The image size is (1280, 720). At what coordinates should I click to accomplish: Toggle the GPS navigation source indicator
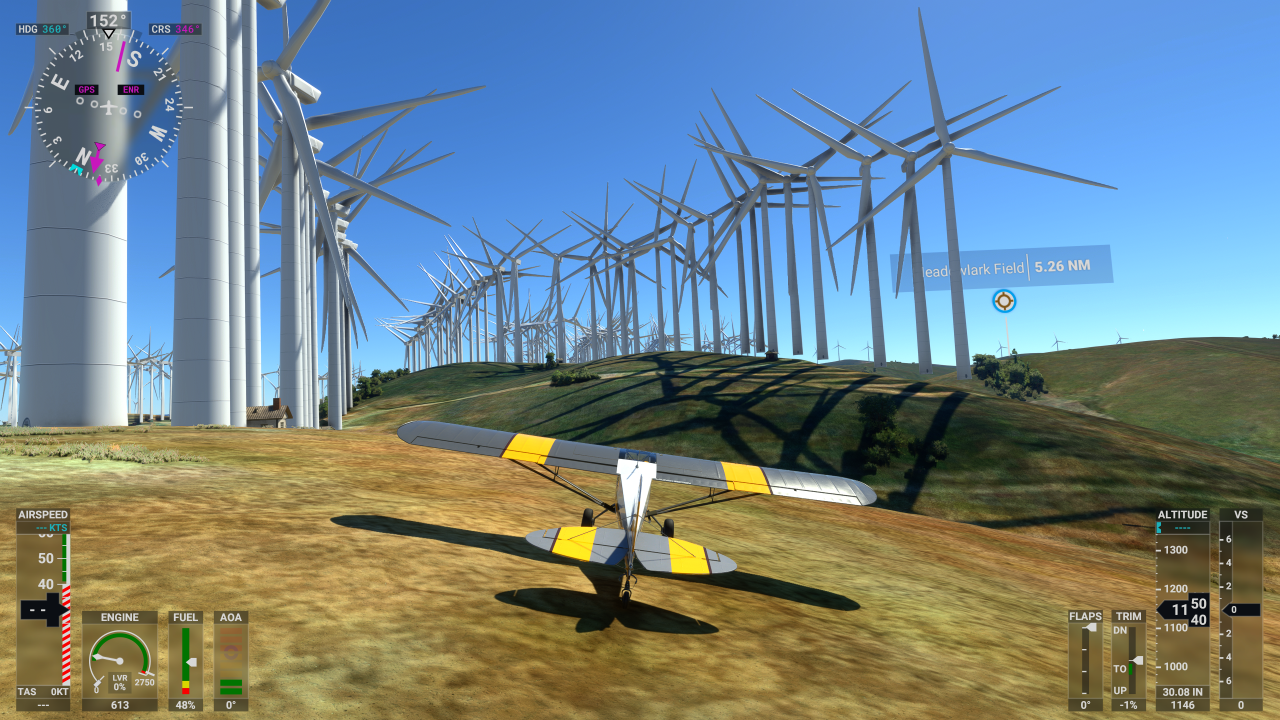tap(86, 89)
